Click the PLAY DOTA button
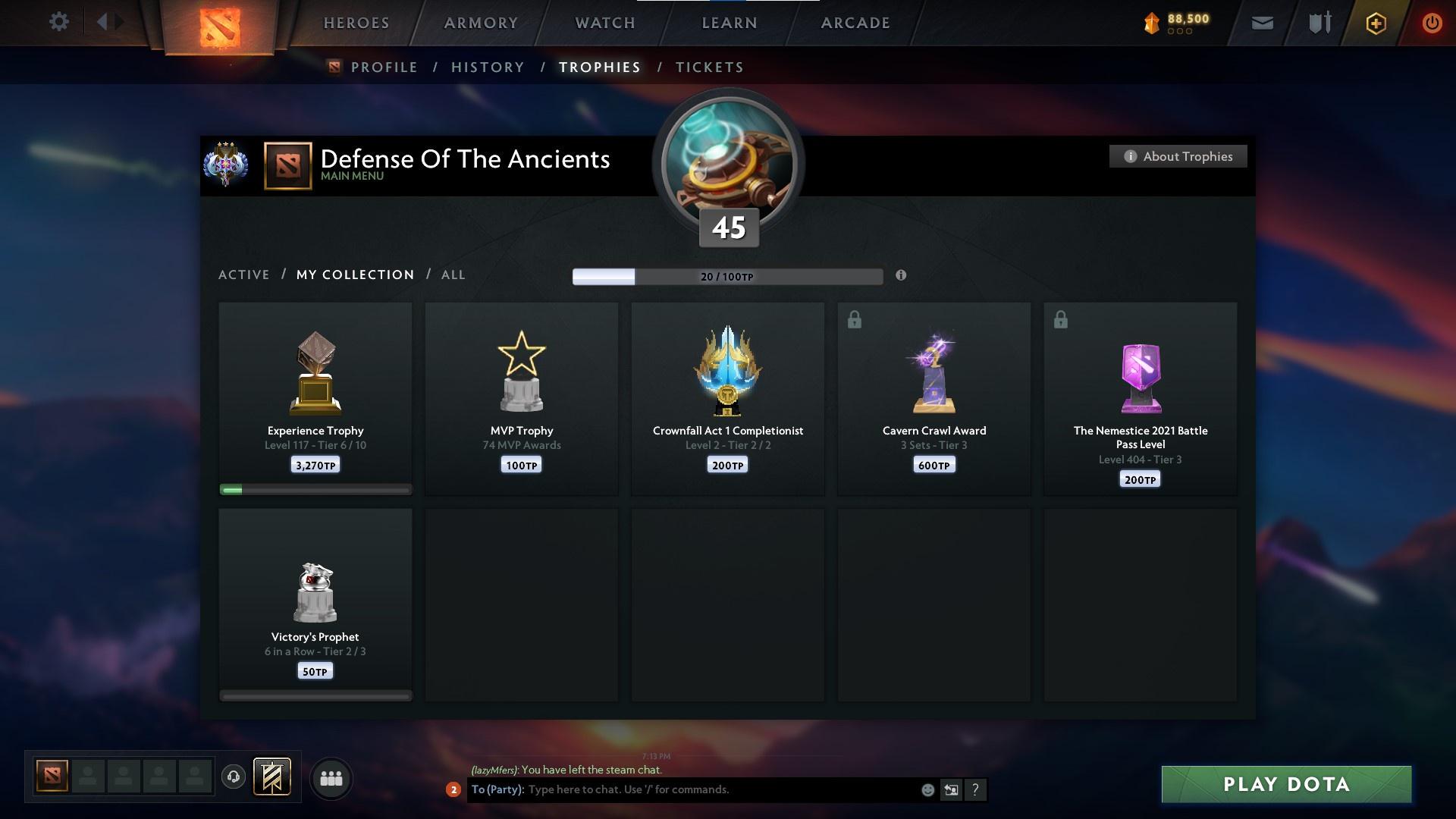Screen dimensions: 1456x819 [x=1285, y=785]
